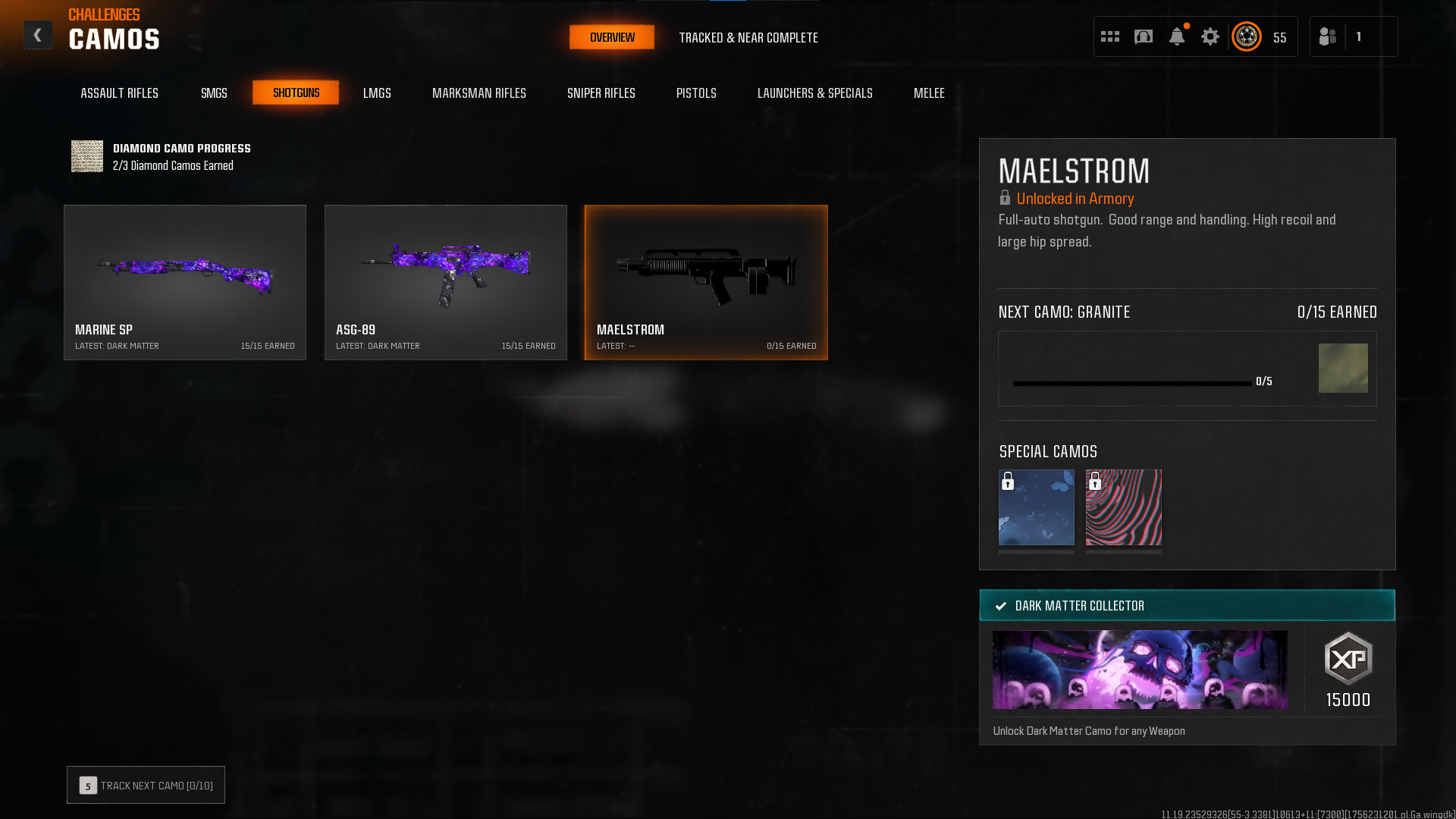This screenshot has height=819, width=1456.
Task: Switch to Sniper Rifles tab
Action: 601,93
